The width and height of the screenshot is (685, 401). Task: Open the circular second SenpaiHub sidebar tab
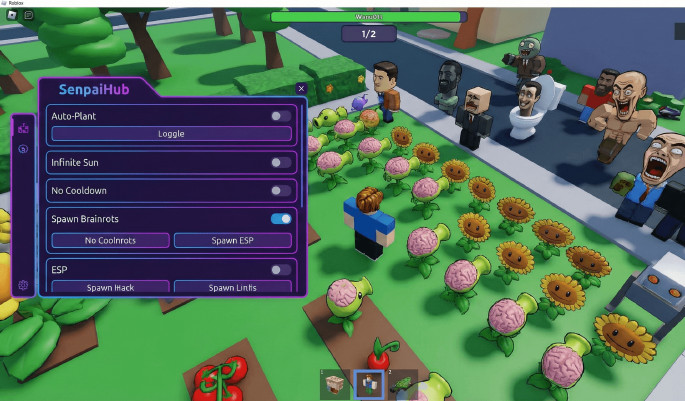pos(24,149)
